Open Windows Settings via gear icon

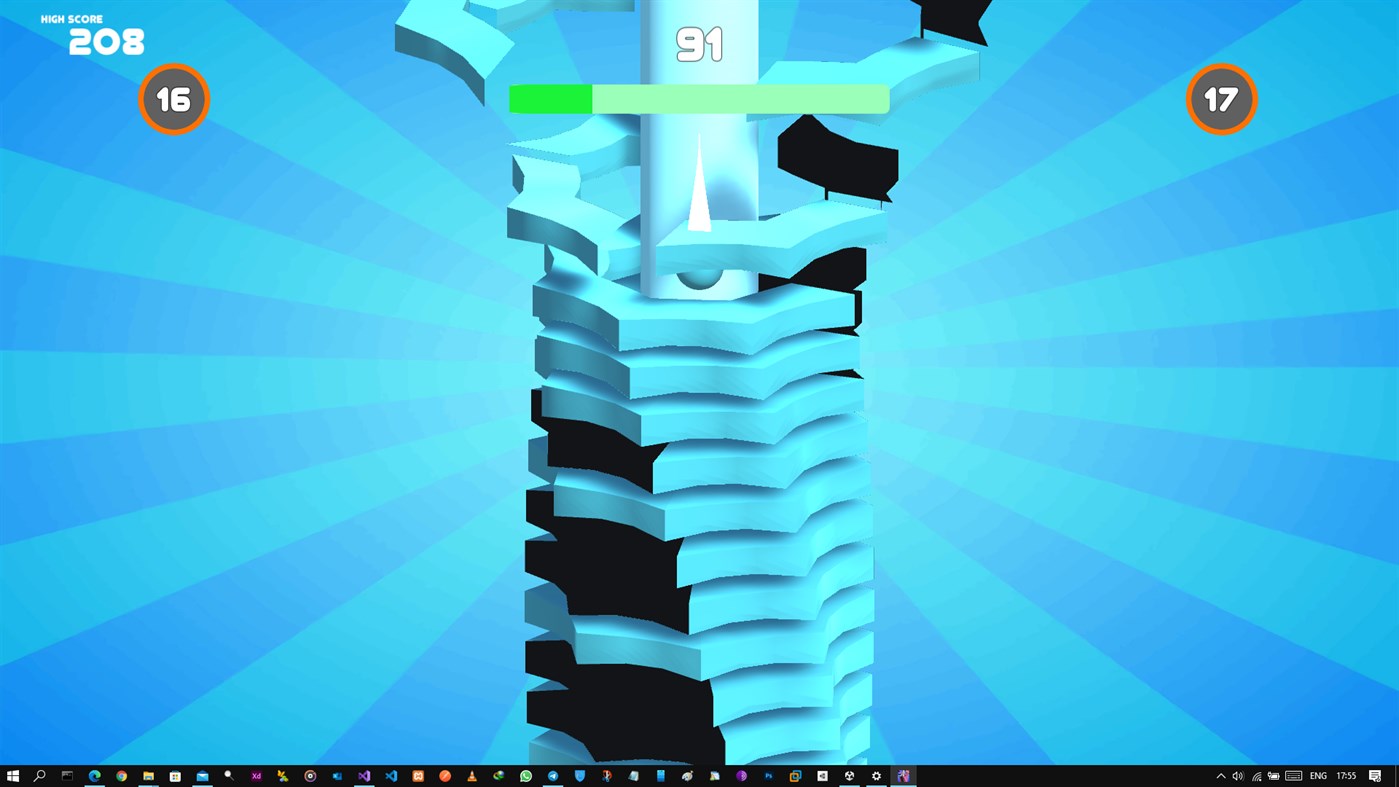click(876, 775)
